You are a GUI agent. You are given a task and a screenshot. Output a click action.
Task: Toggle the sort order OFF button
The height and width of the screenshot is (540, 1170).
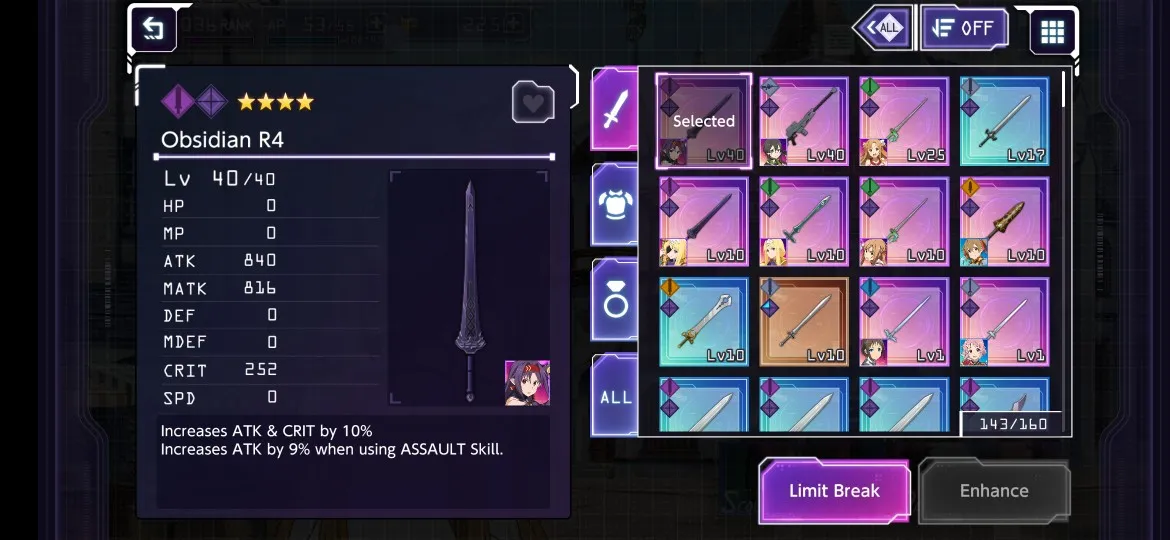coord(964,29)
